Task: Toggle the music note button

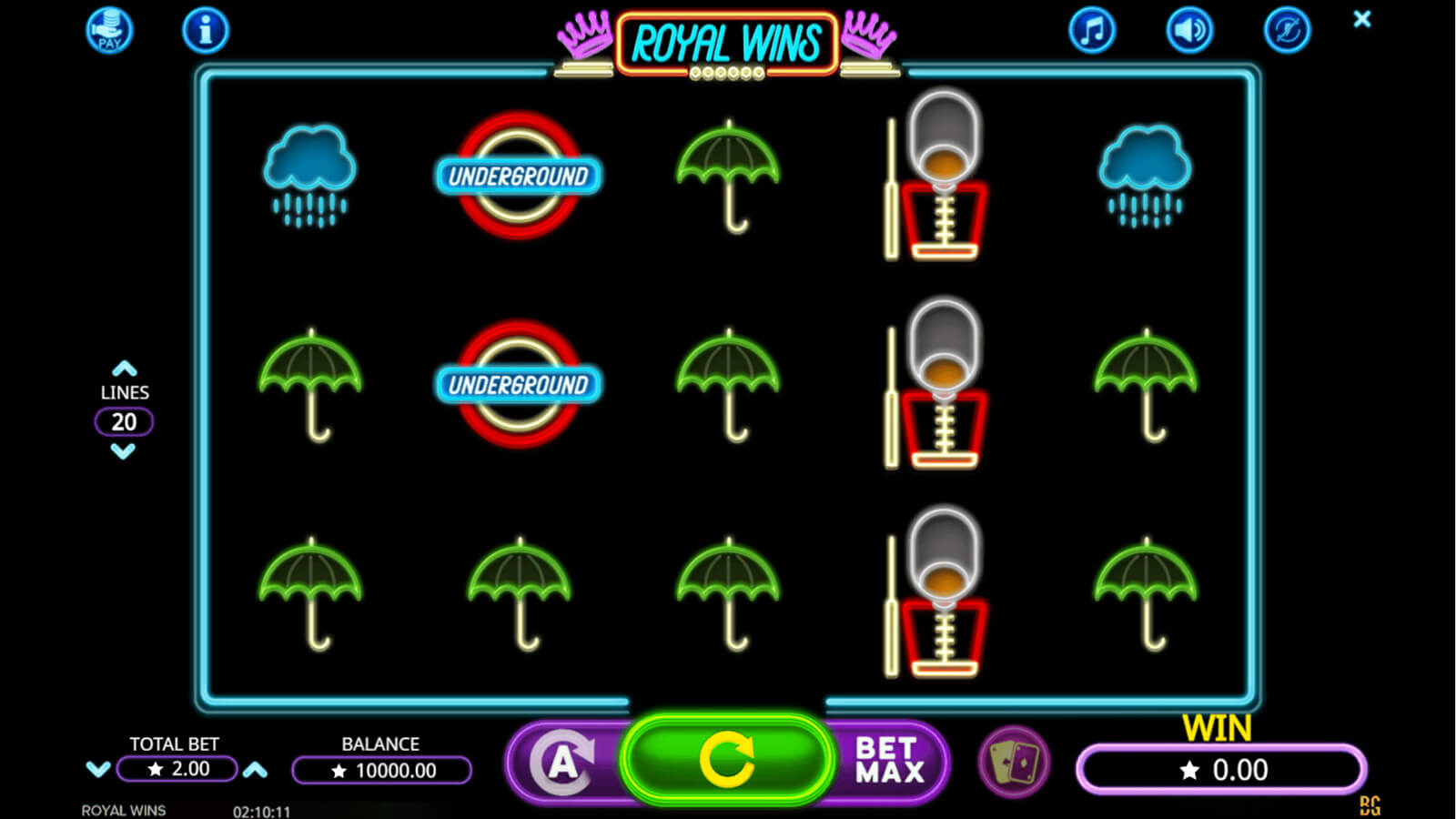Action: (x=1091, y=31)
